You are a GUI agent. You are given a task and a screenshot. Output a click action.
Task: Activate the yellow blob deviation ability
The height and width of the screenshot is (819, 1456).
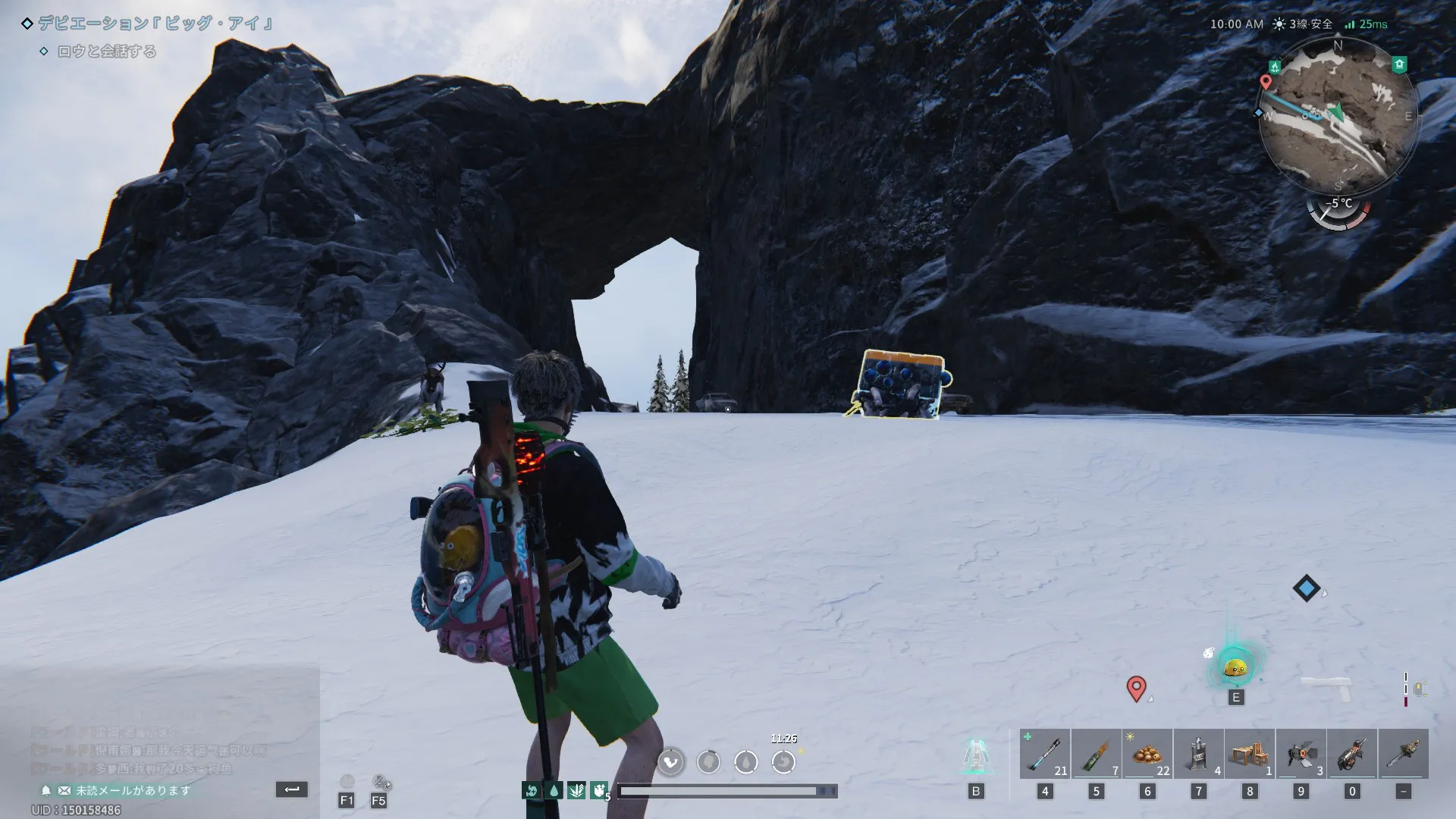(1235, 667)
